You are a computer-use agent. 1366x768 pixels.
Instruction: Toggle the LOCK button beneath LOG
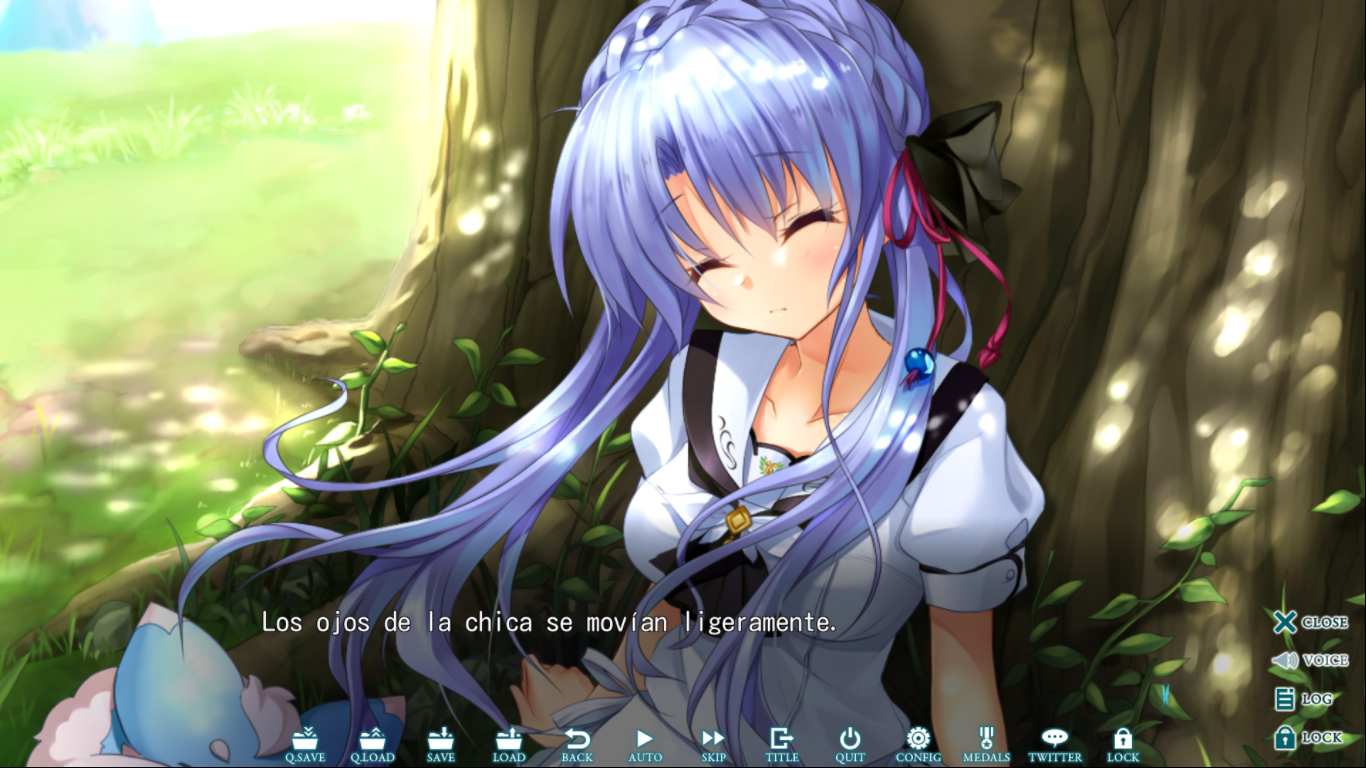(1308, 738)
